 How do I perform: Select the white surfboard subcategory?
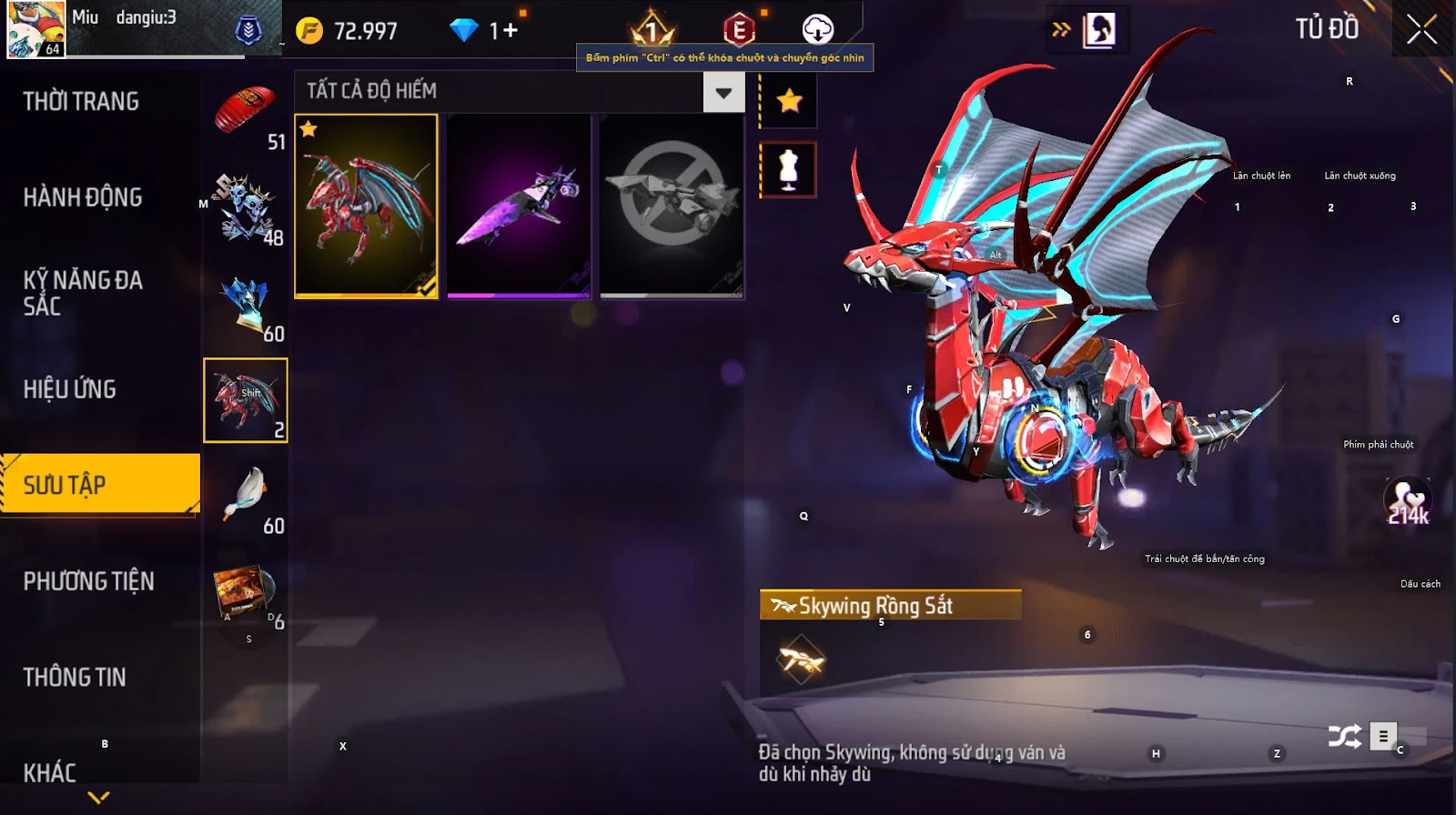pos(246,497)
